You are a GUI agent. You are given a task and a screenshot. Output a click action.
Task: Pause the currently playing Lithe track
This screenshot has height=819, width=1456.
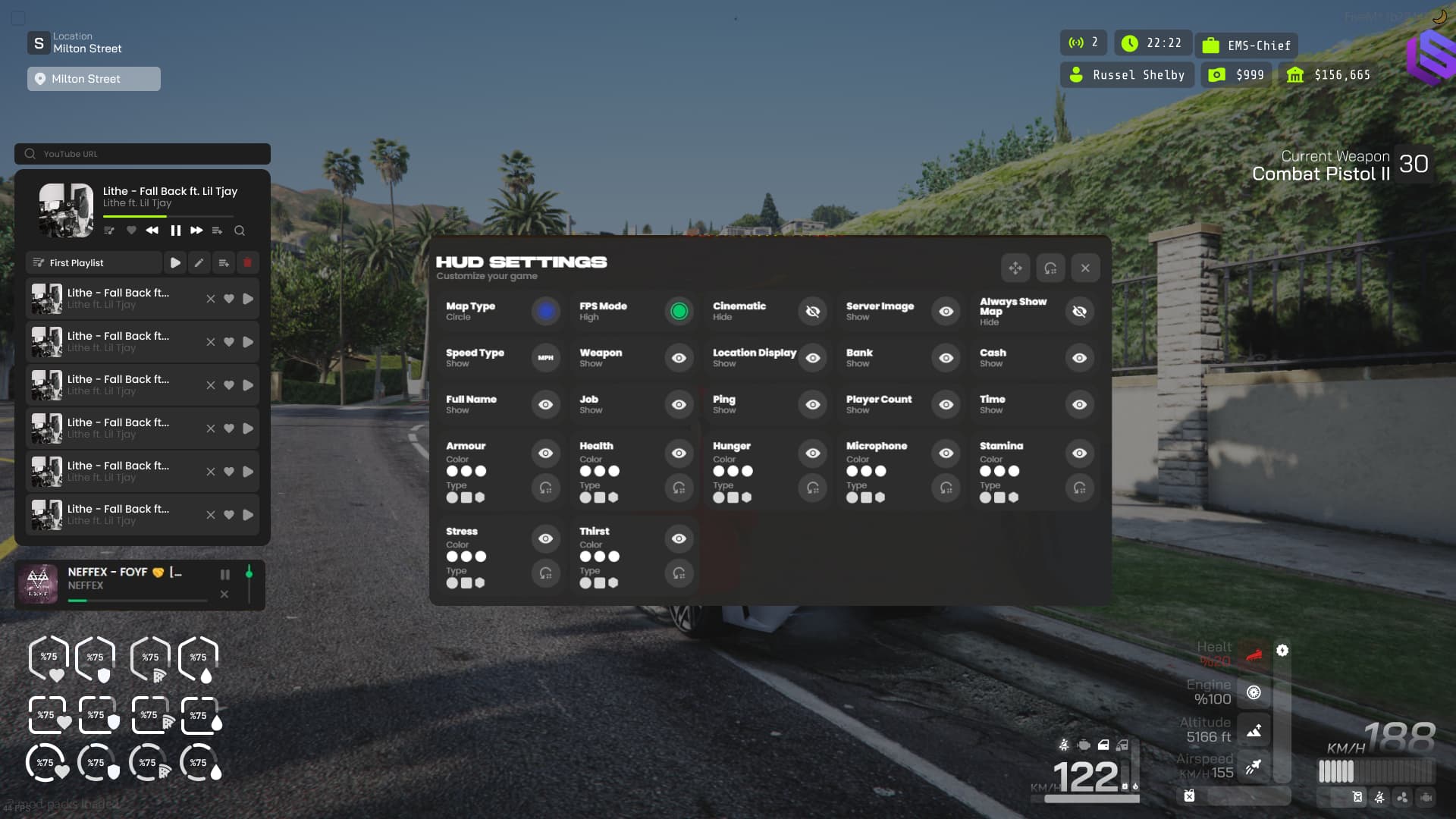click(175, 231)
